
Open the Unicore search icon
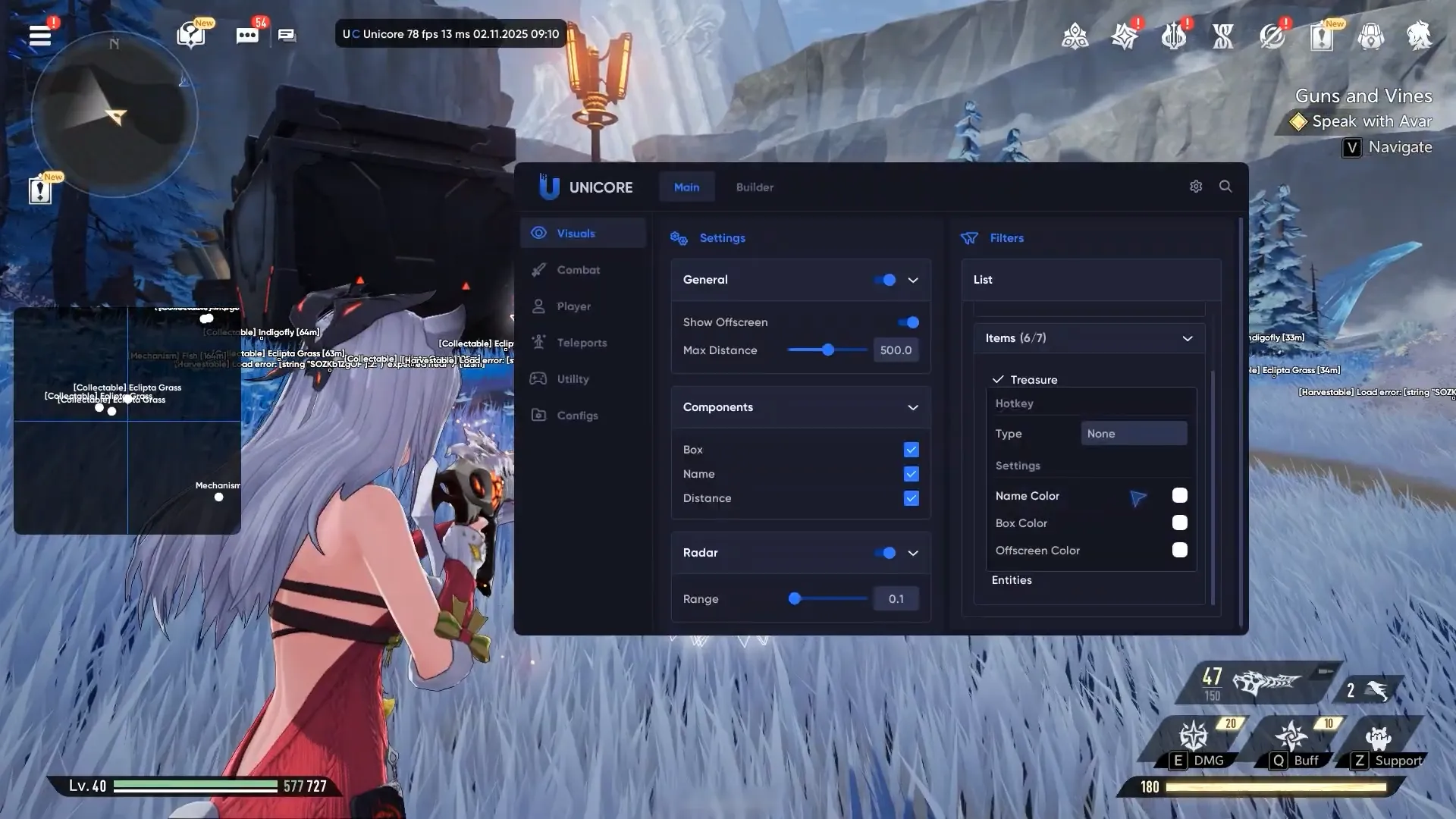[1225, 186]
